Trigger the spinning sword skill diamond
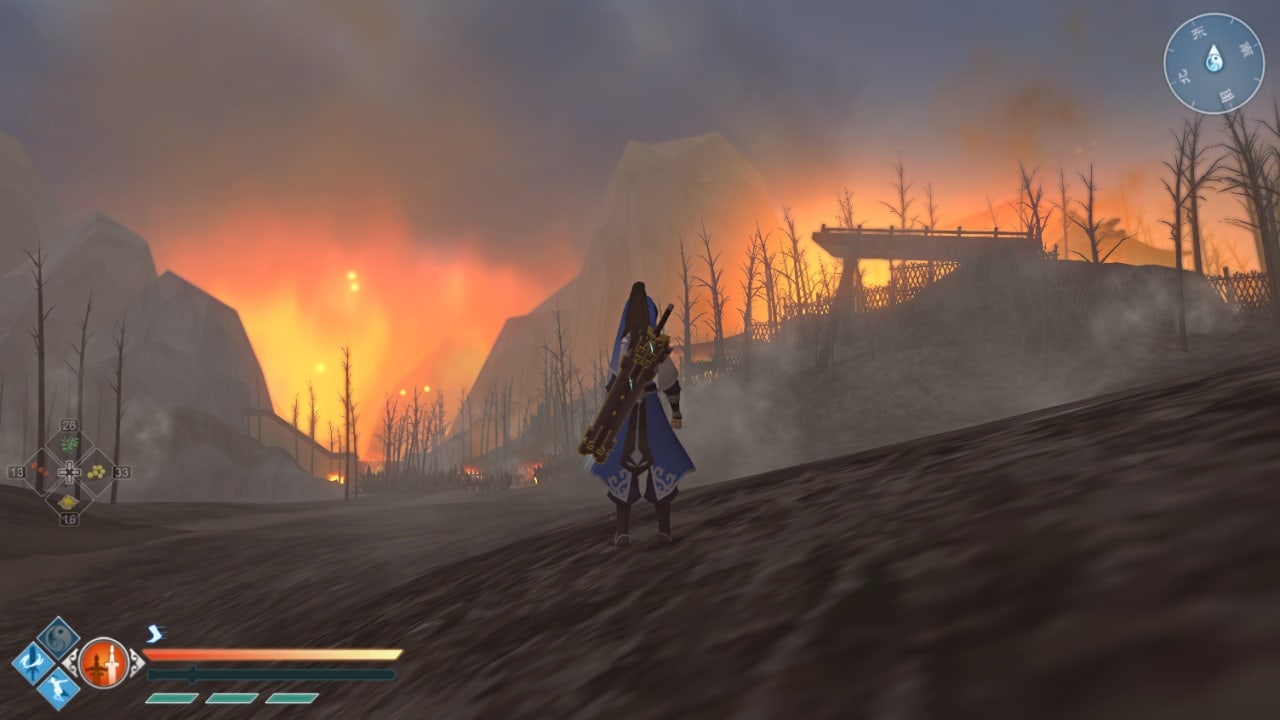The height and width of the screenshot is (720, 1280). (x=32, y=663)
